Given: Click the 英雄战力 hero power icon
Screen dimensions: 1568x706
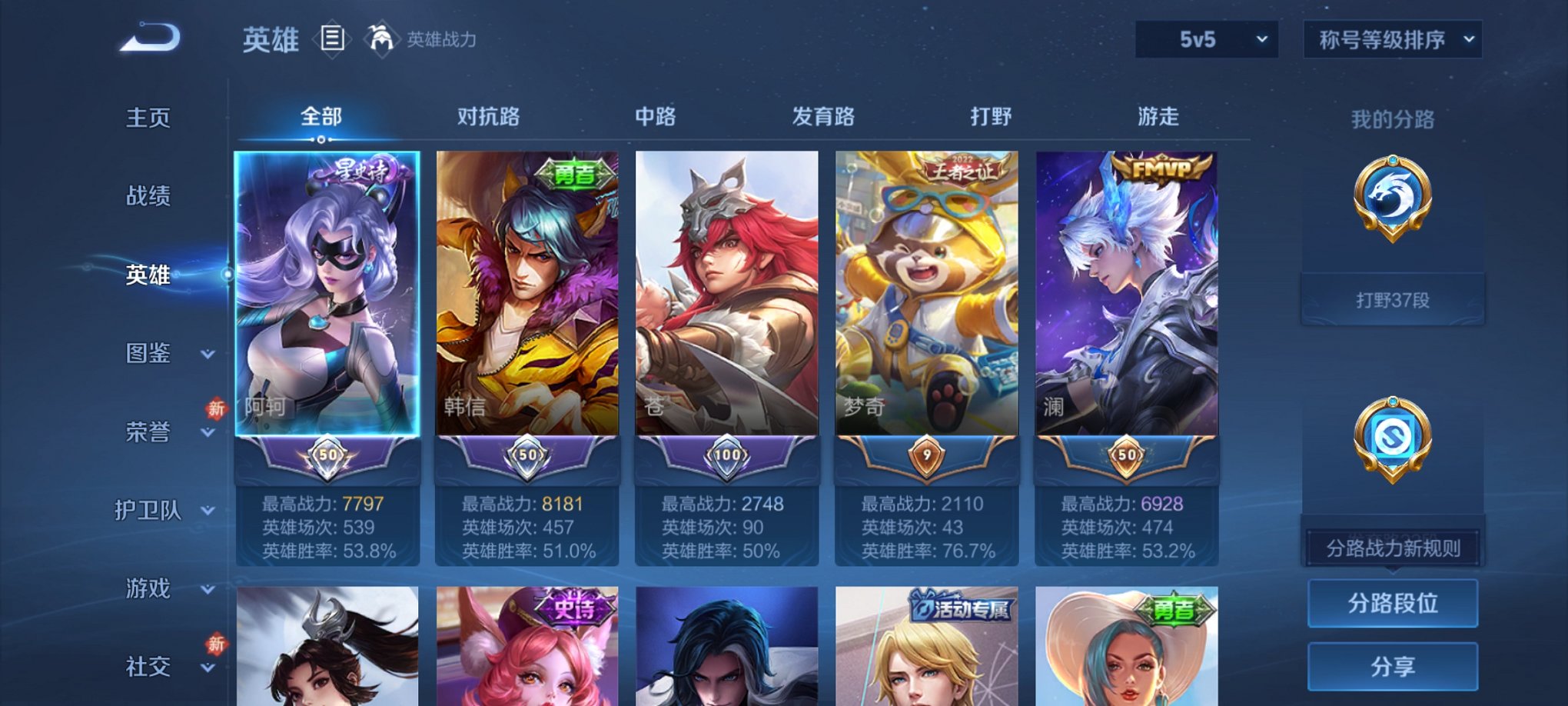Looking at the screenshot, I should (381, 36).
